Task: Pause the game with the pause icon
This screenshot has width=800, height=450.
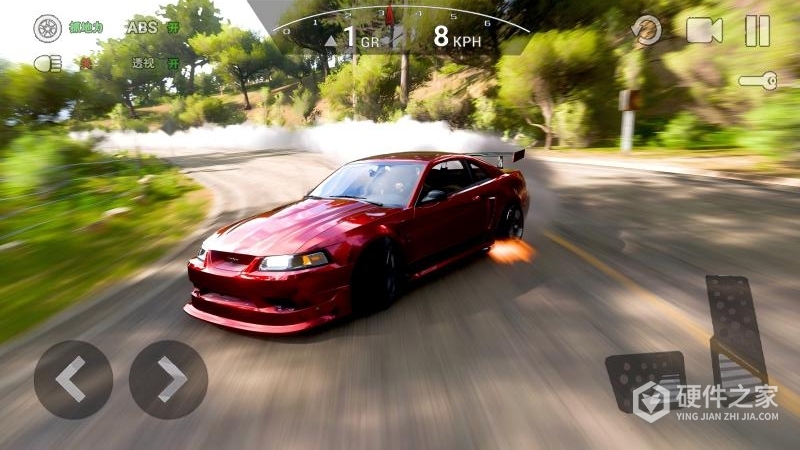Action: [x=757, y=31]
